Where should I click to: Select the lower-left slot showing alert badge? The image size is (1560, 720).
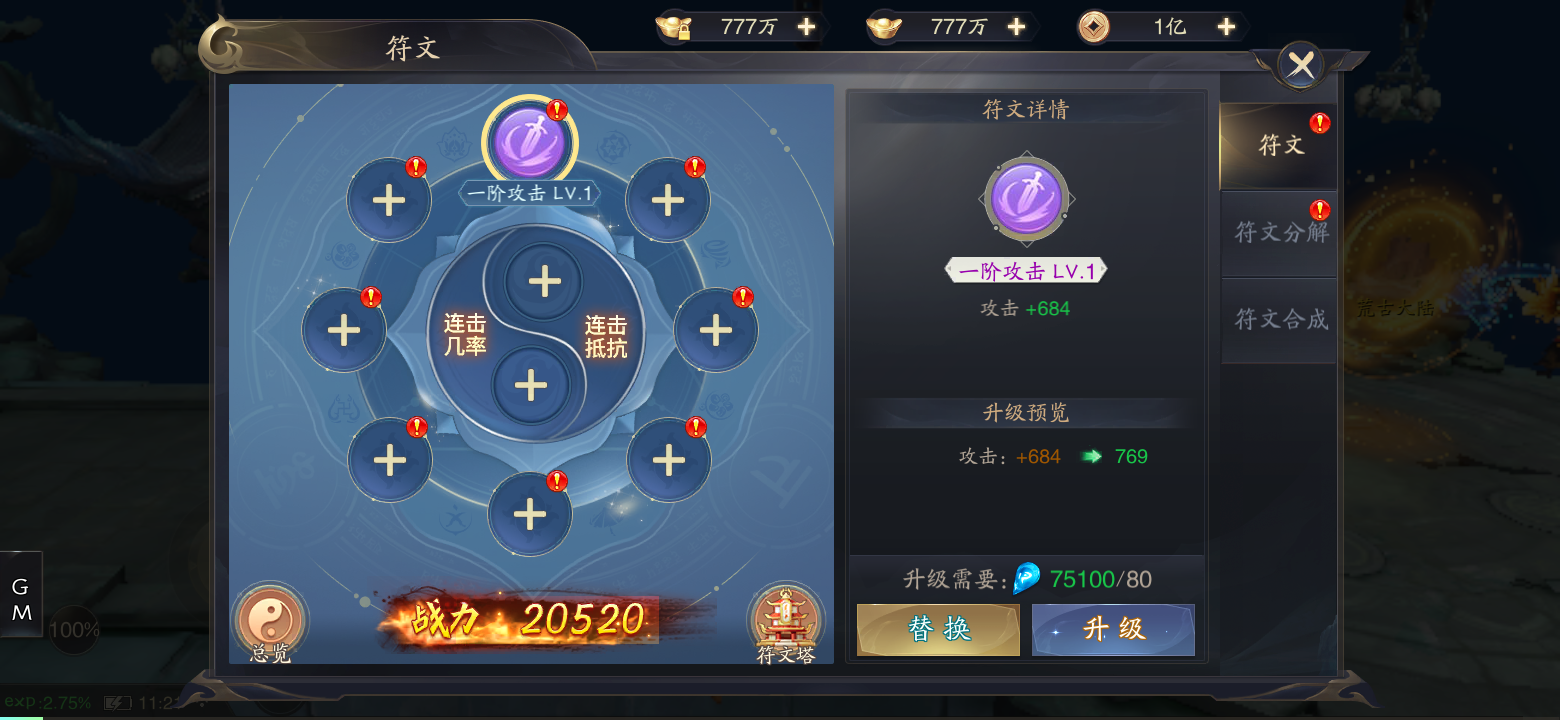point(389,458)
